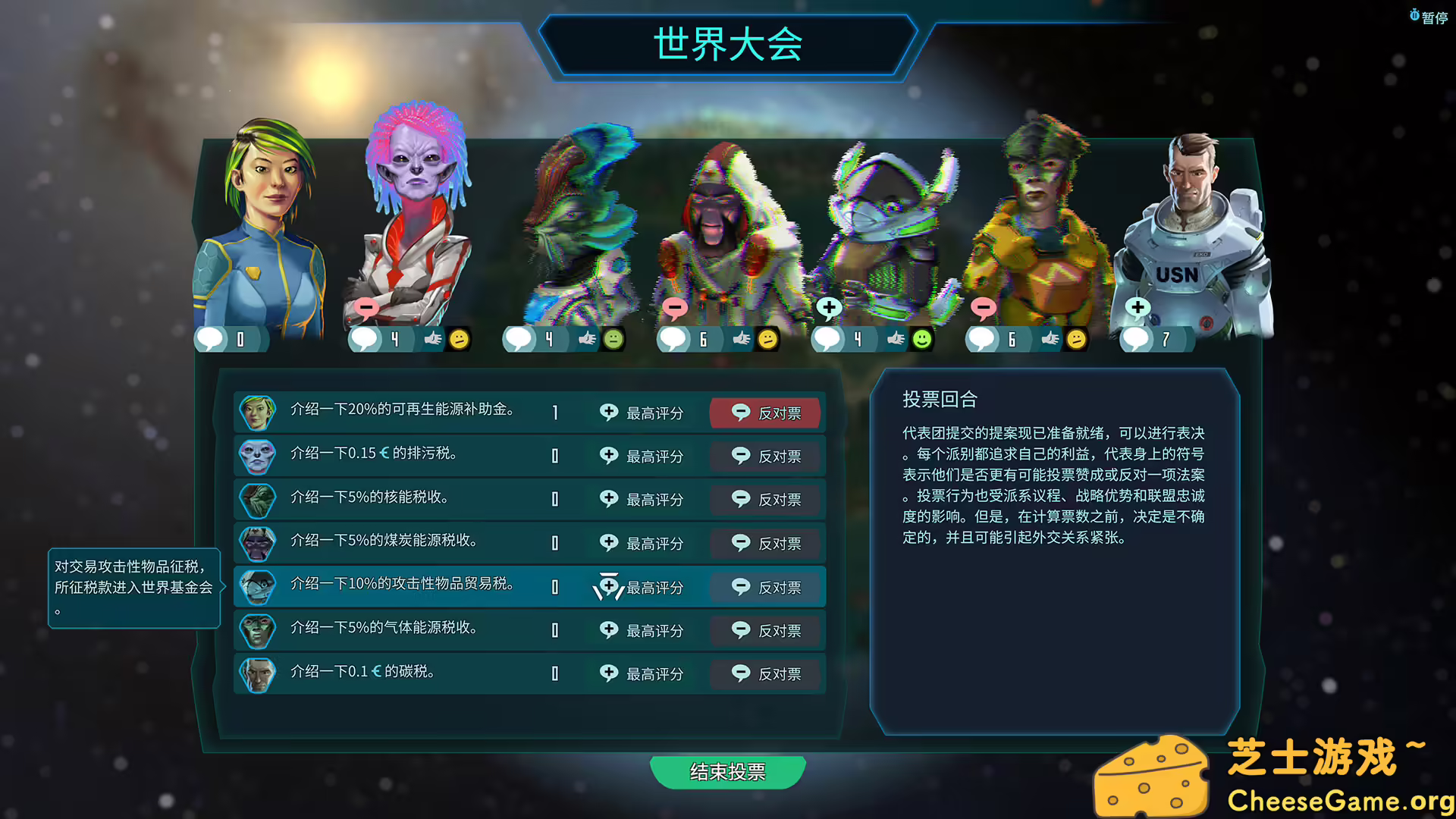Click the green smiley mood icon under robot delegate
The image size is (1456, 819).
921,340
